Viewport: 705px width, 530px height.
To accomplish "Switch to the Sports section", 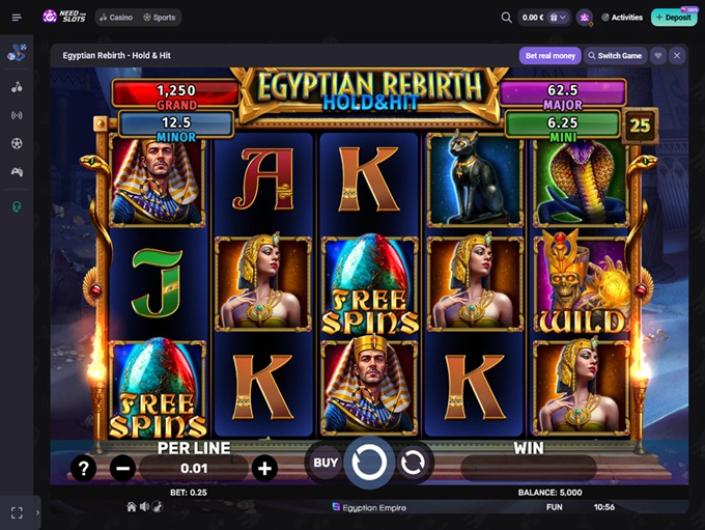I will [160, 17].
